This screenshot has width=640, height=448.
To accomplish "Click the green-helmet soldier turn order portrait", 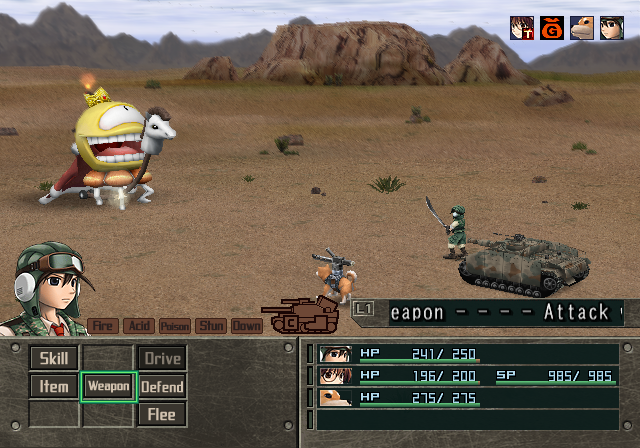I will (612, 28).
